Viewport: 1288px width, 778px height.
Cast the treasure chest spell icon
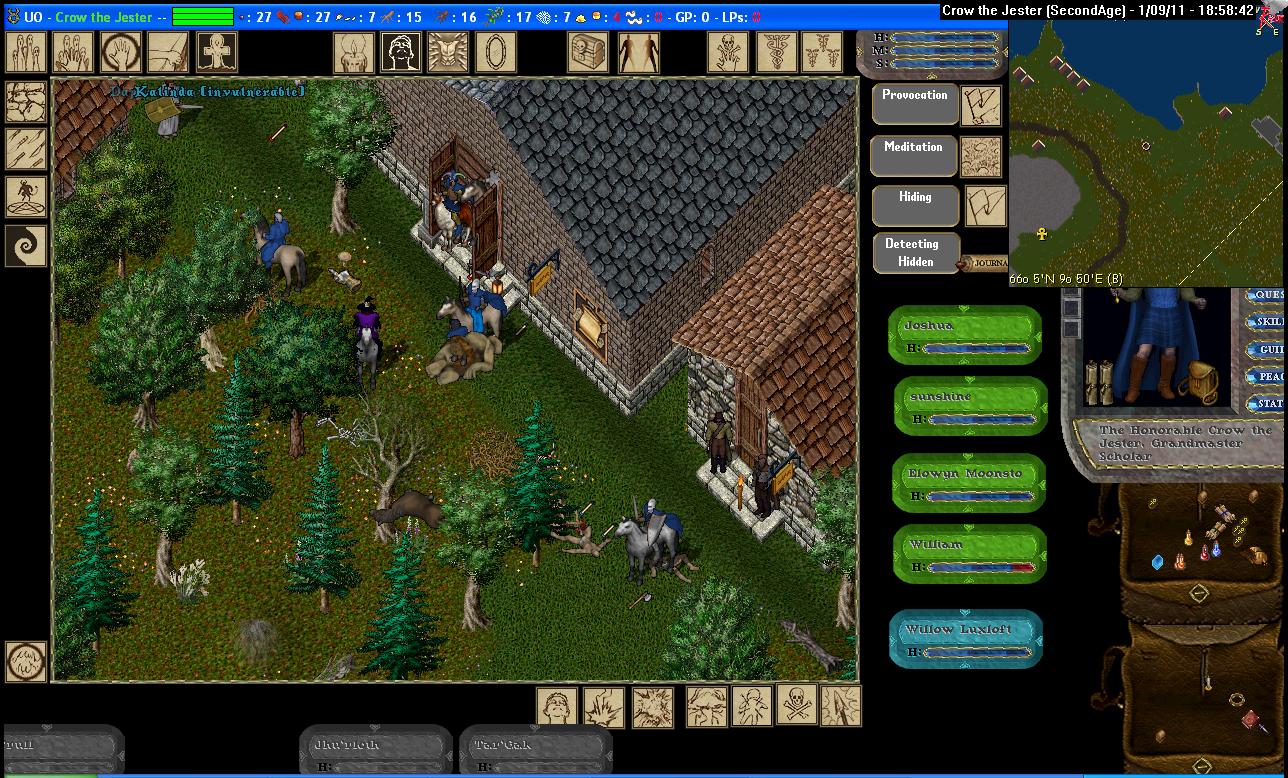588,52
